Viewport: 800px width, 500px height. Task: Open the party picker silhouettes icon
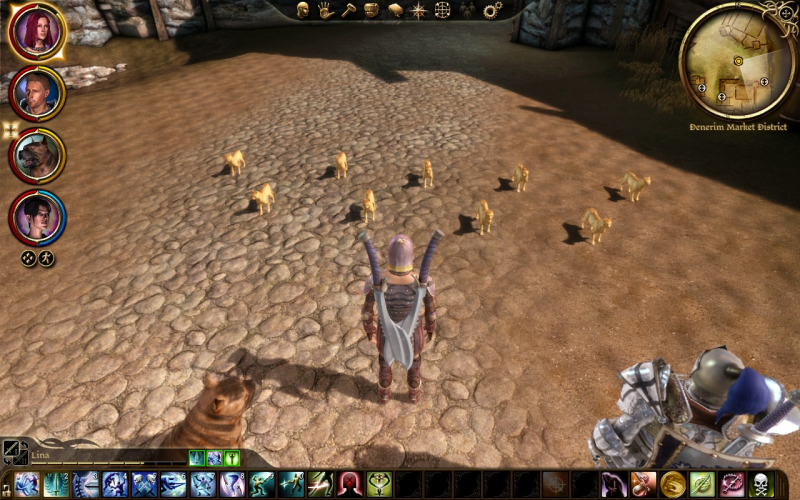(x=466, y=10)
